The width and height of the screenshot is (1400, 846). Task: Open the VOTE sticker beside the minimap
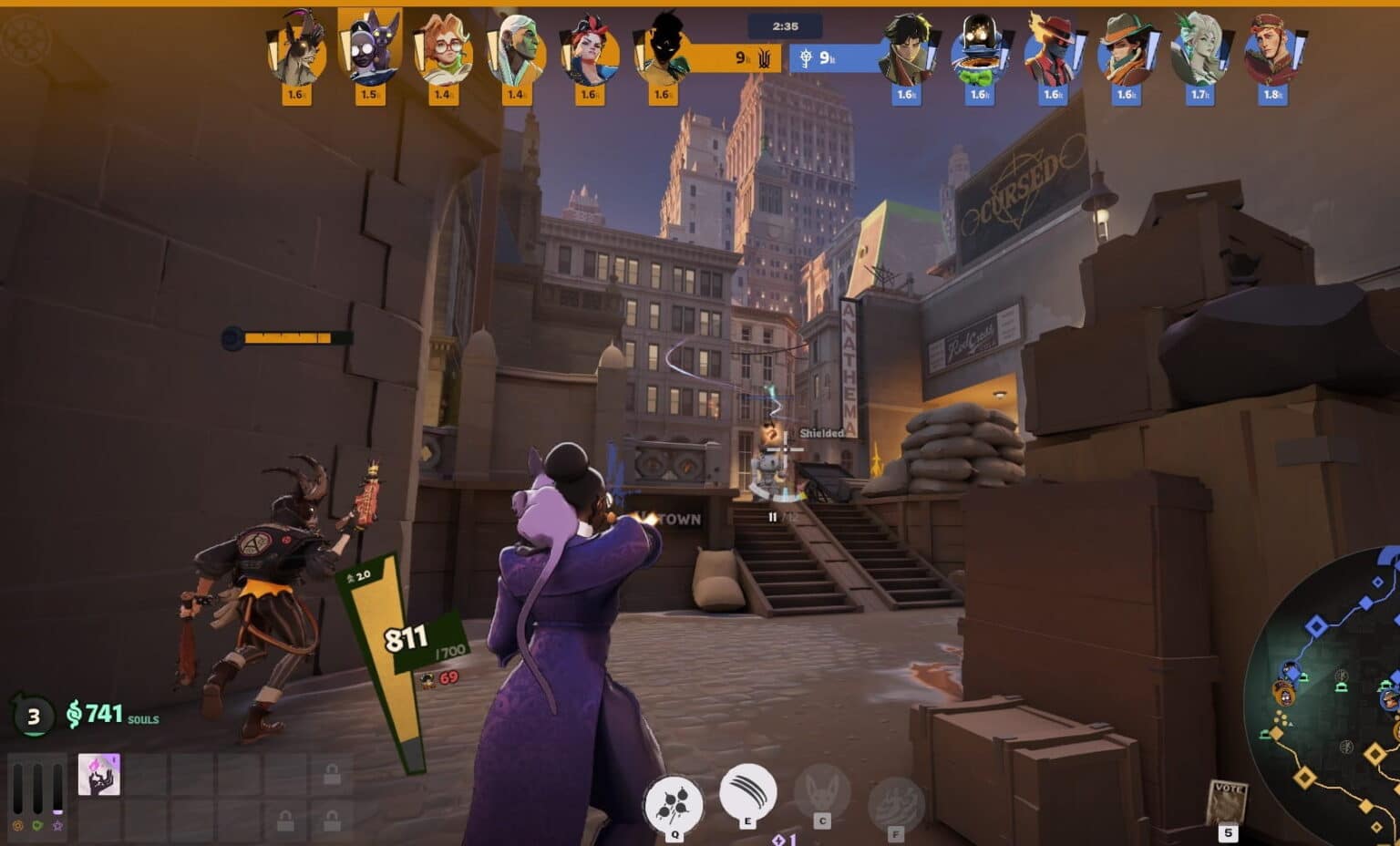click(1229, 795)
